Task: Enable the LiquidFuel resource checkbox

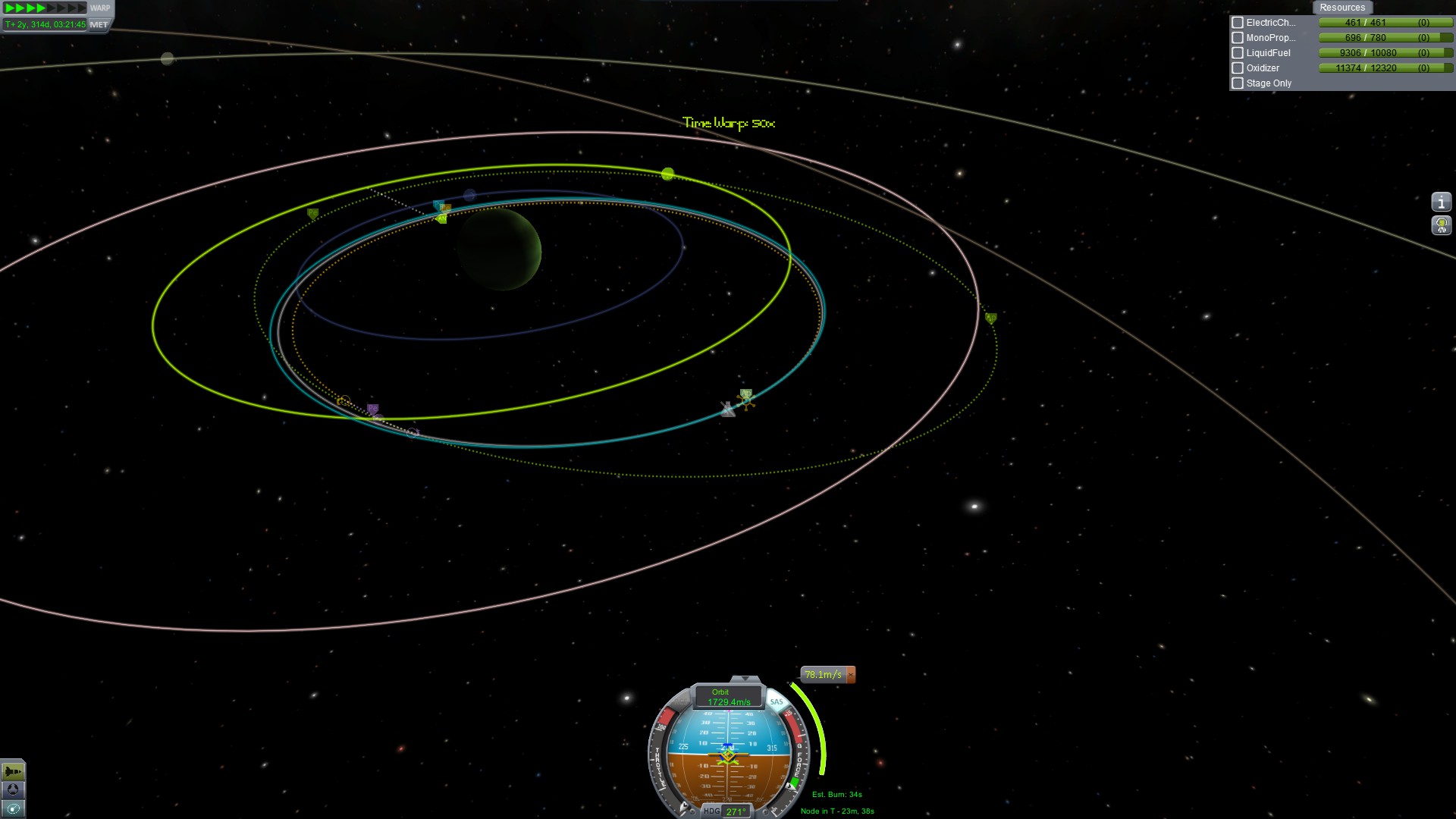Action: coord(1238,53)
